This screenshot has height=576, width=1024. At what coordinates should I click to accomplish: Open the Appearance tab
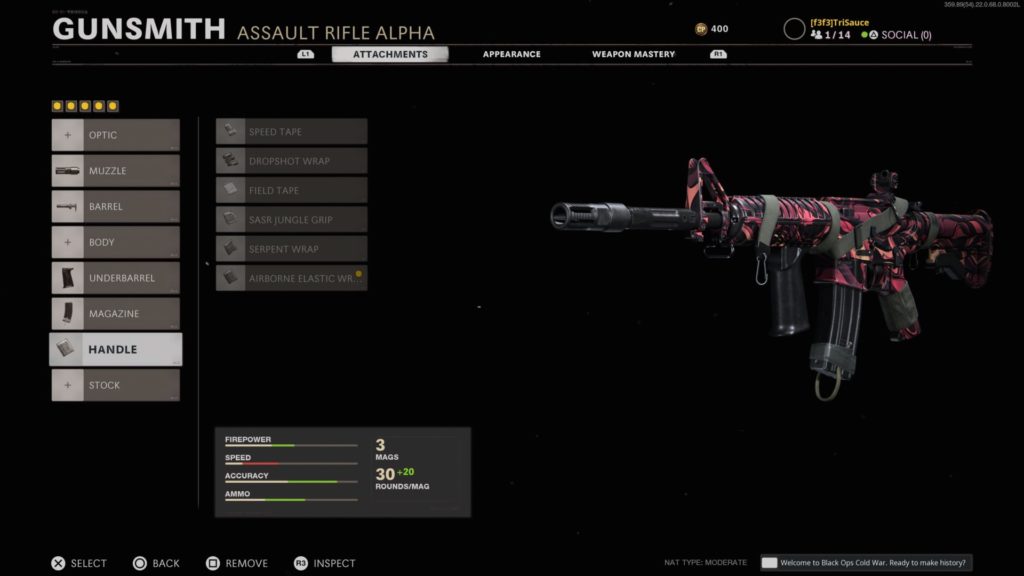coord(512,54)
